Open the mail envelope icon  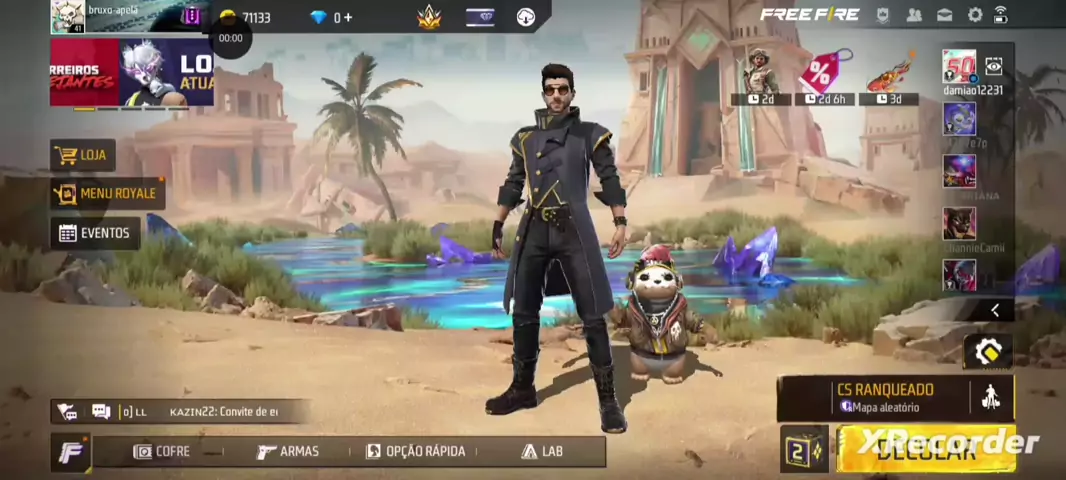[944, 15]
